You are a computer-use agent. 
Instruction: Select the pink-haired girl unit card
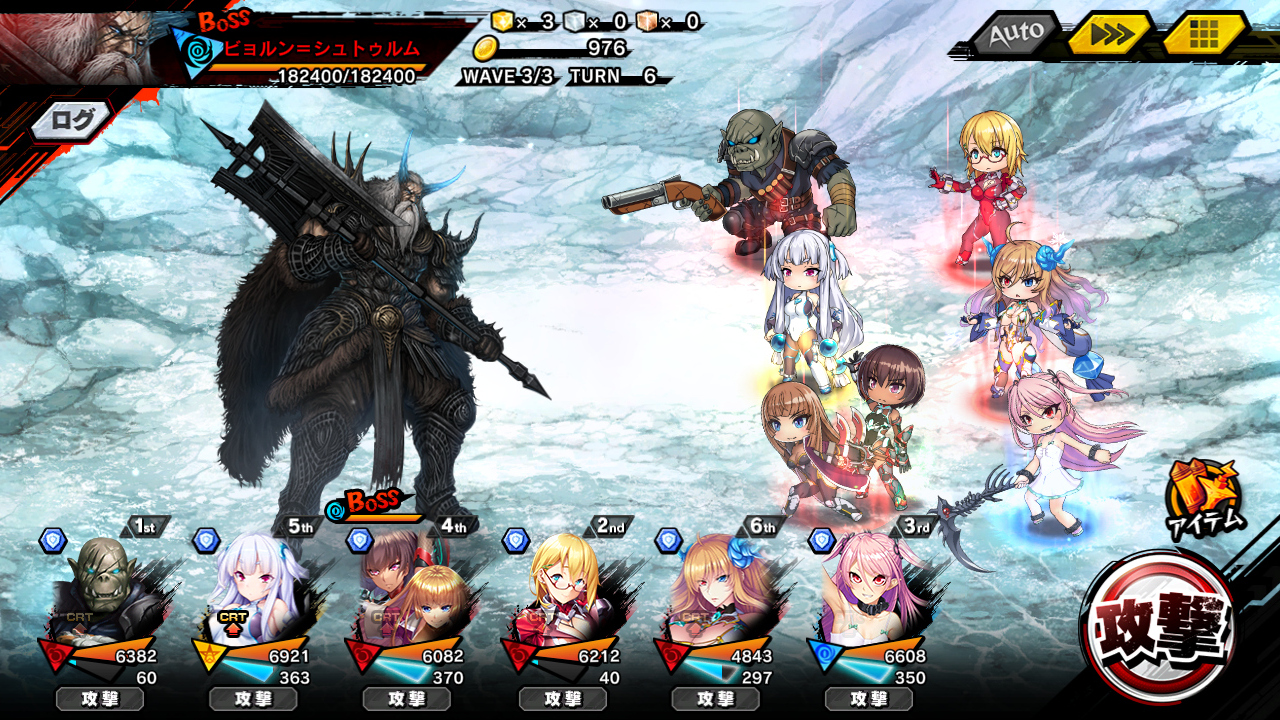click(868, 590)
